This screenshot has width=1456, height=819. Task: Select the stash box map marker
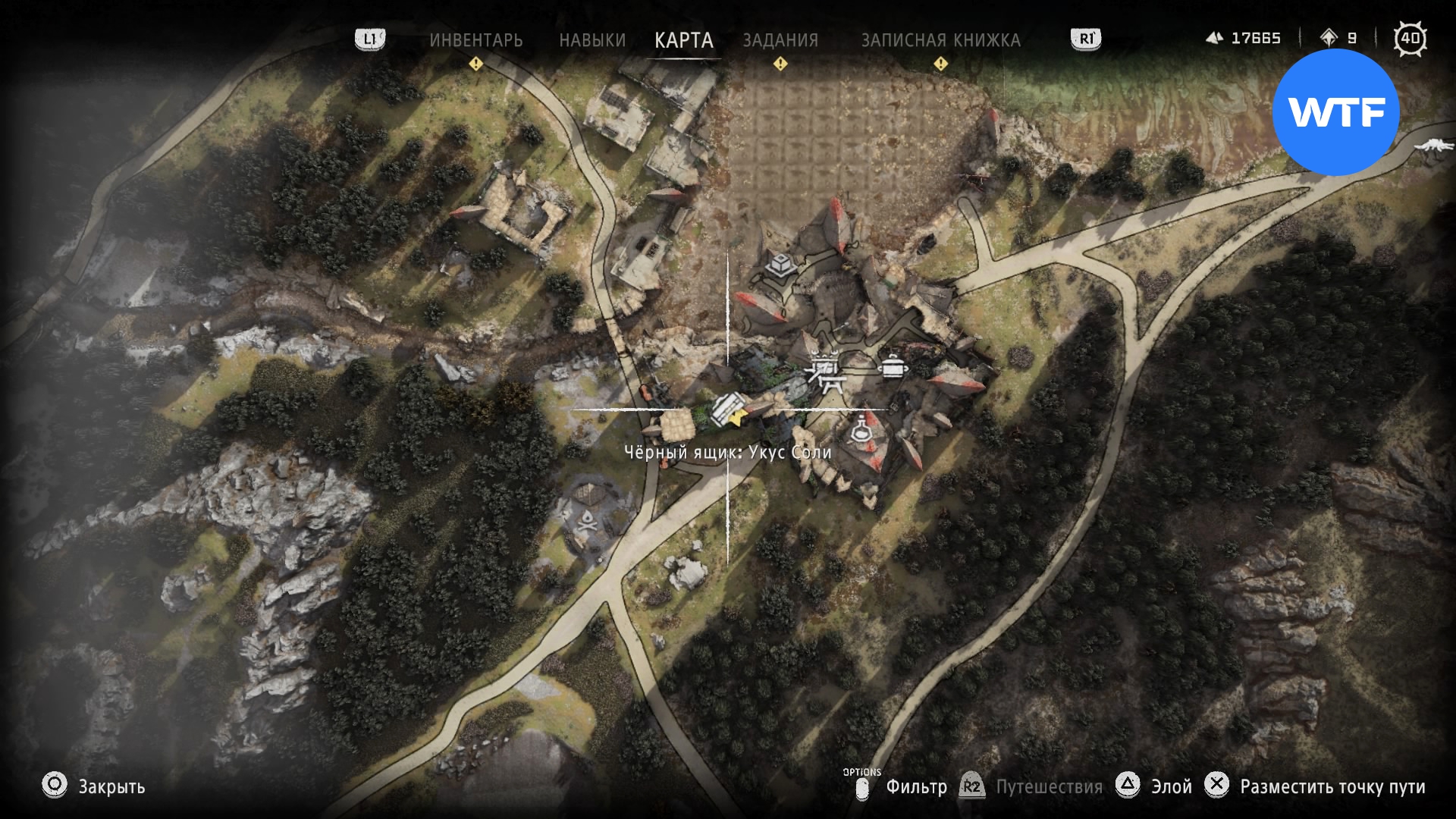coord(779,265)
